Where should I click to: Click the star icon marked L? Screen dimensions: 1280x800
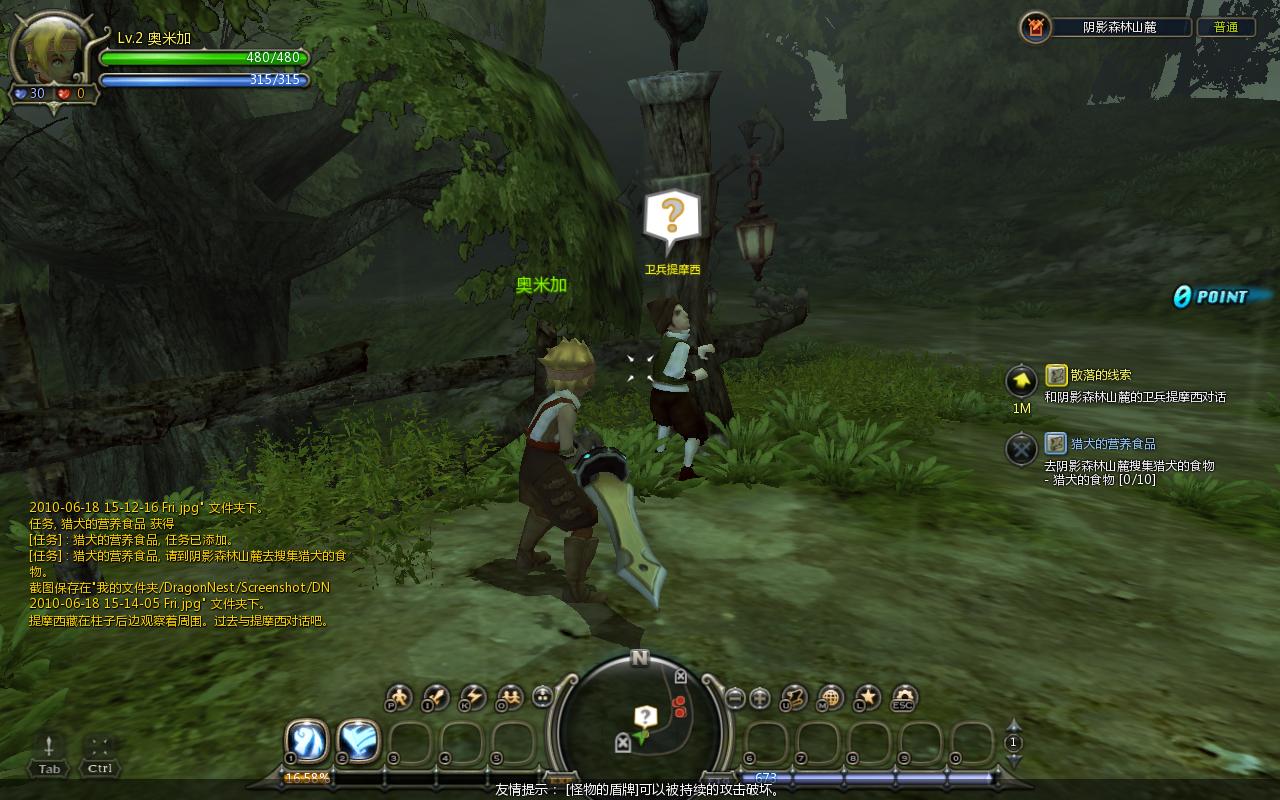pos(867,697)
